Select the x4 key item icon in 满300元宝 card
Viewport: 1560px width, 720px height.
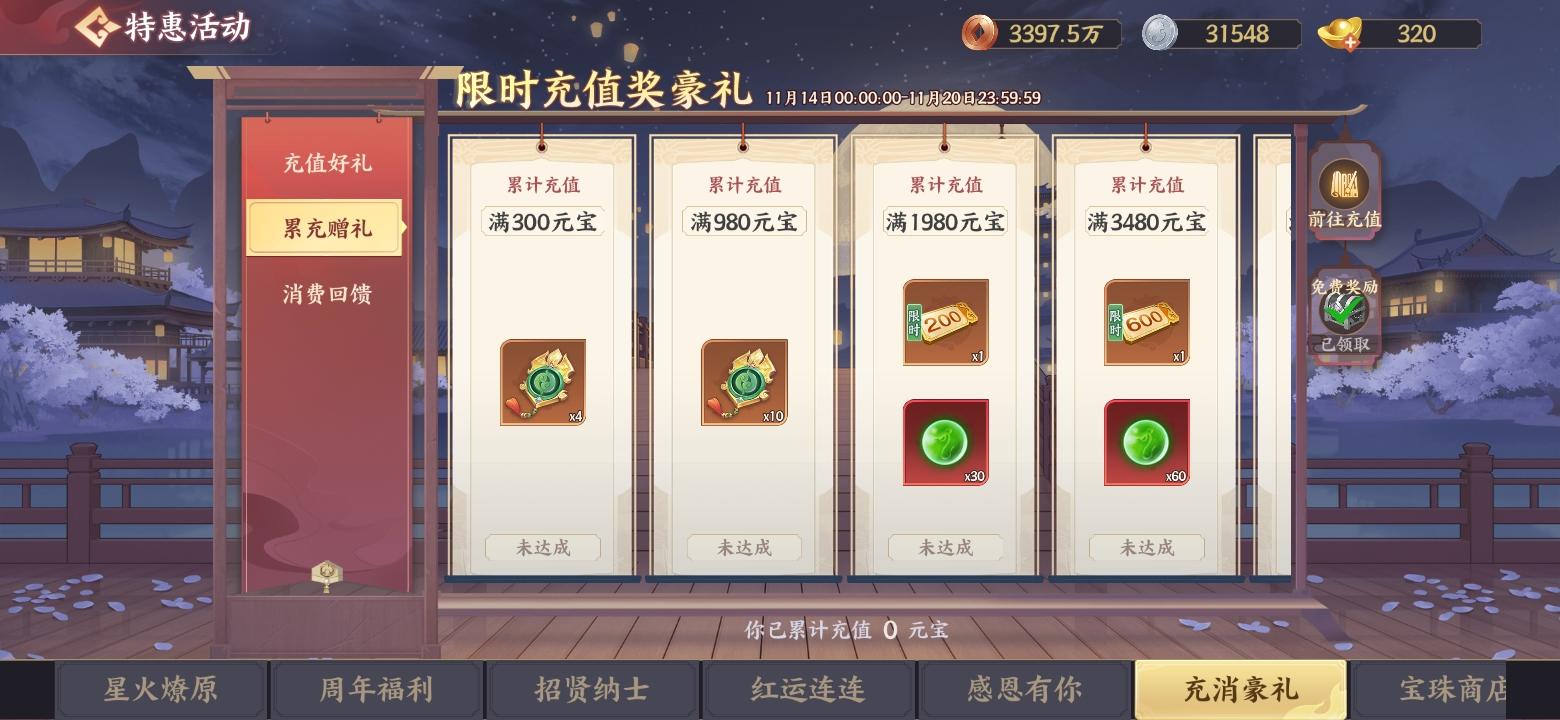click(543, 383)
